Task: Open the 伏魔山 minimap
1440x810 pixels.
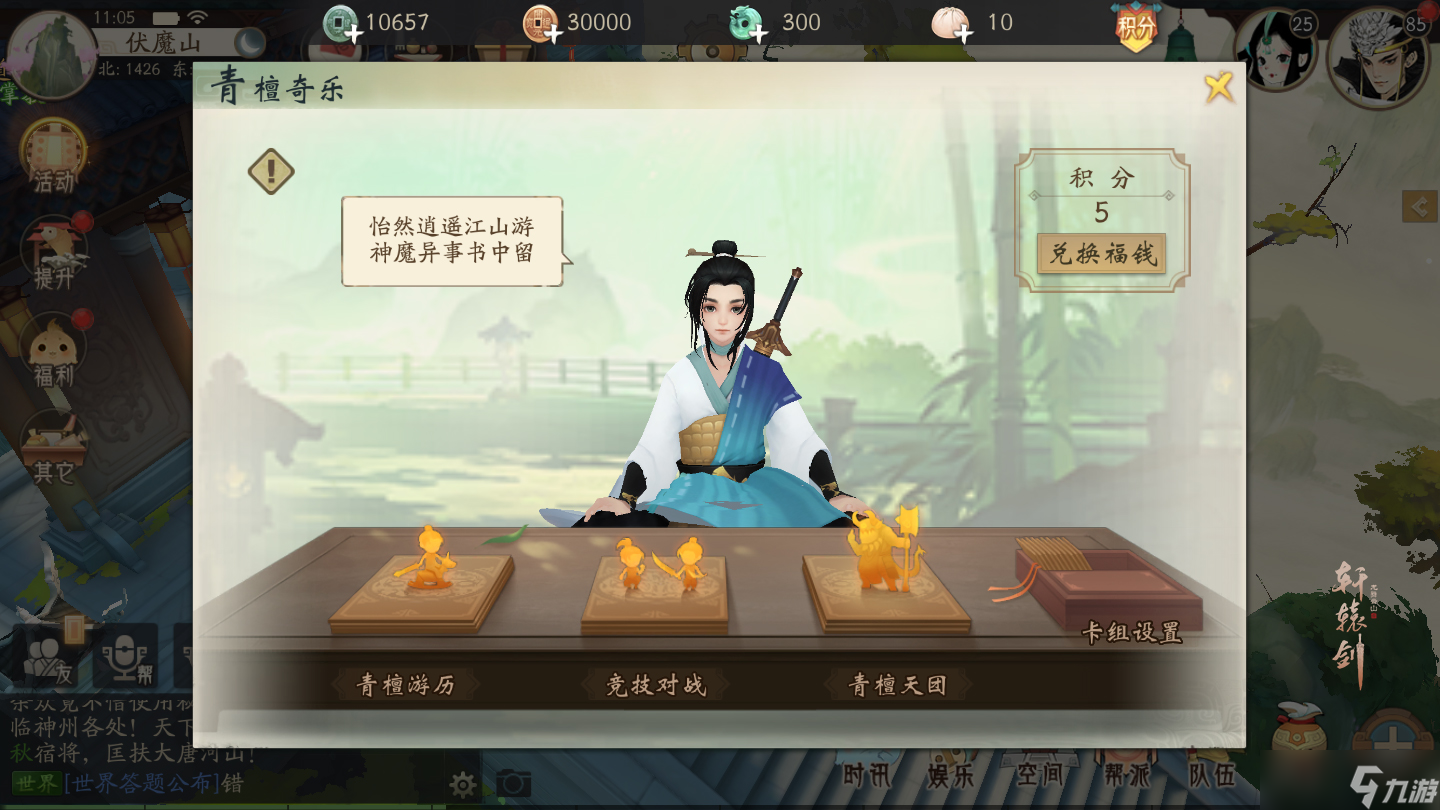Action: pos(50,55)
